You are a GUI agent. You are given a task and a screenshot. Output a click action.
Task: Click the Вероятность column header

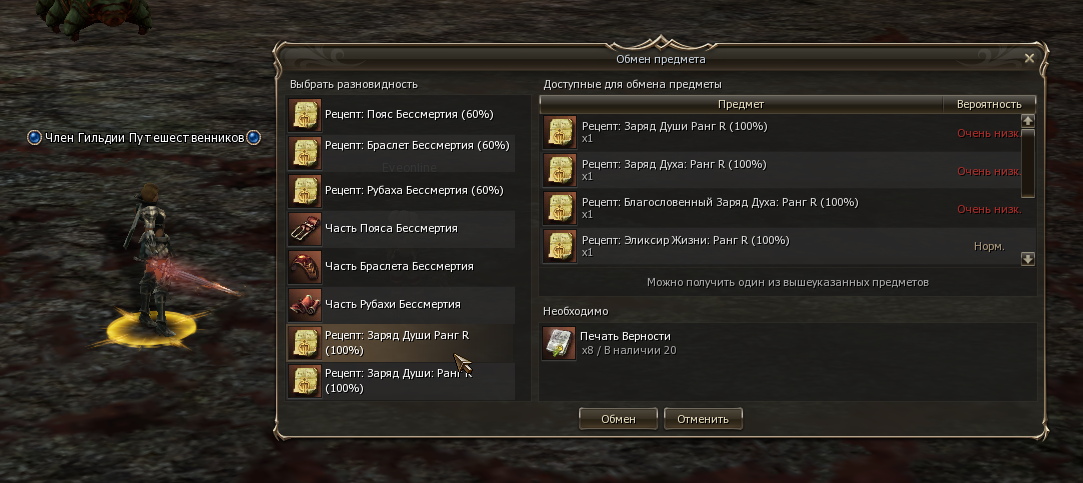coord(989,104)
